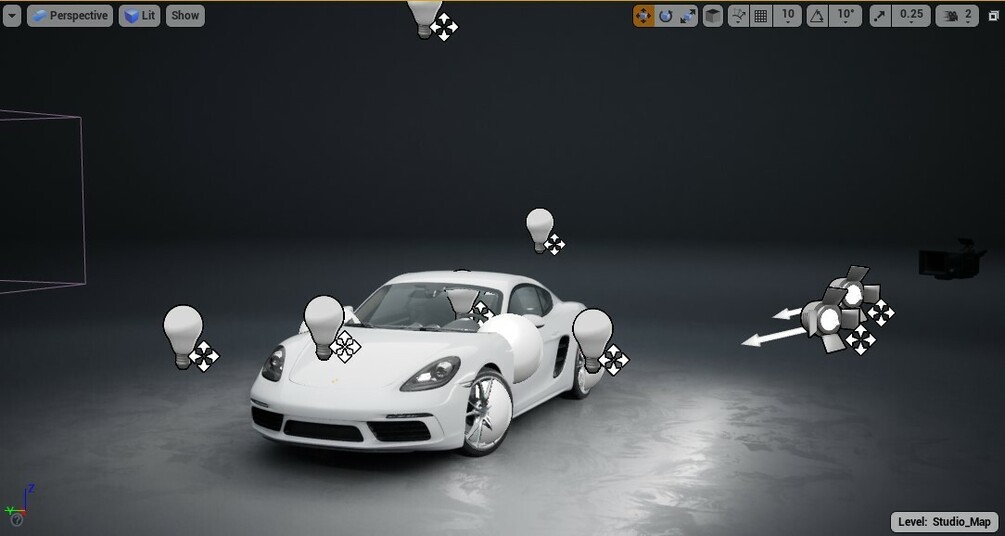
Task: Toggle the cube coordinate system button
Action: [712, 16]
